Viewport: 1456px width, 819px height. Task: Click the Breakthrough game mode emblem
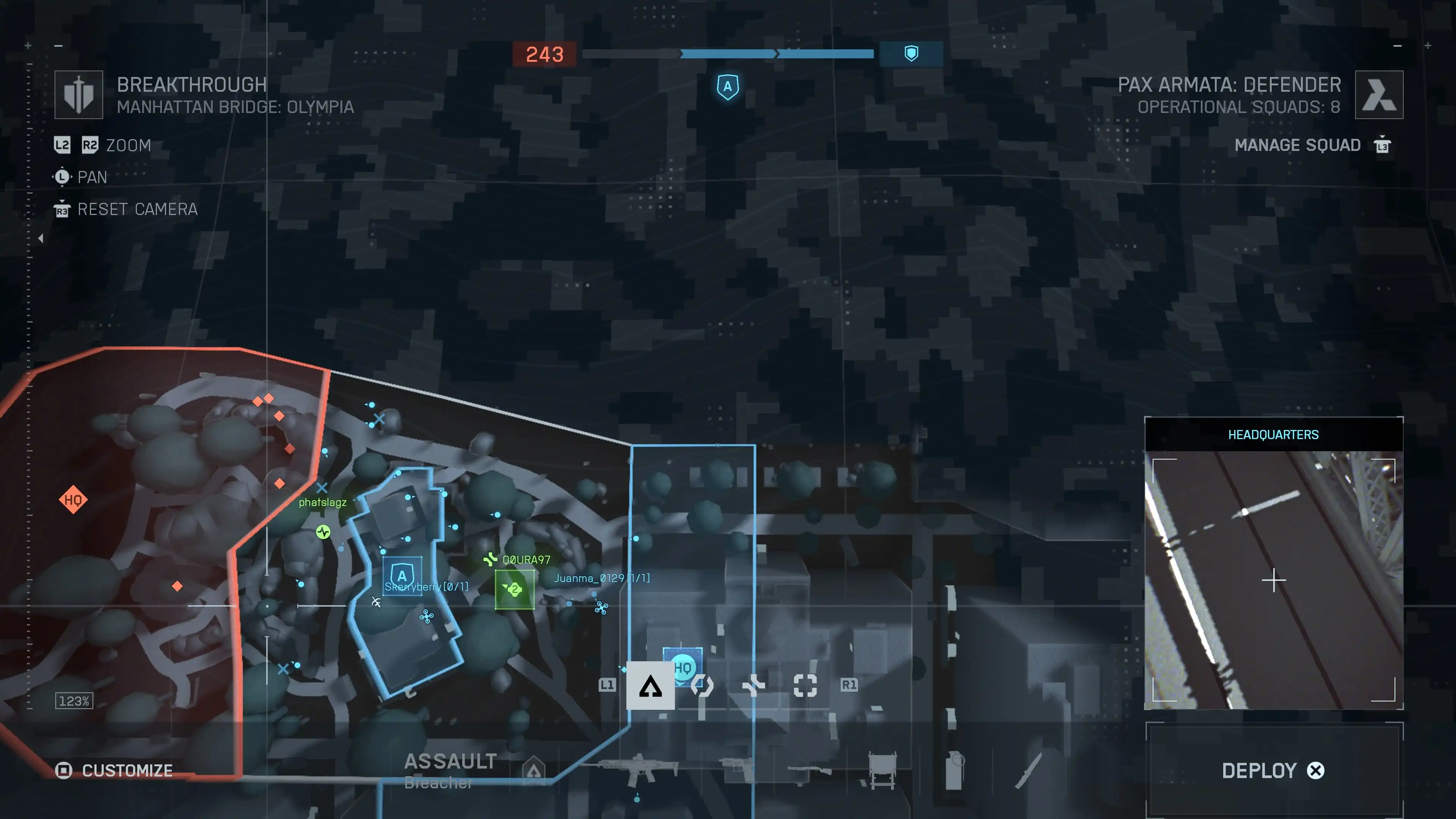pos(78,94)
